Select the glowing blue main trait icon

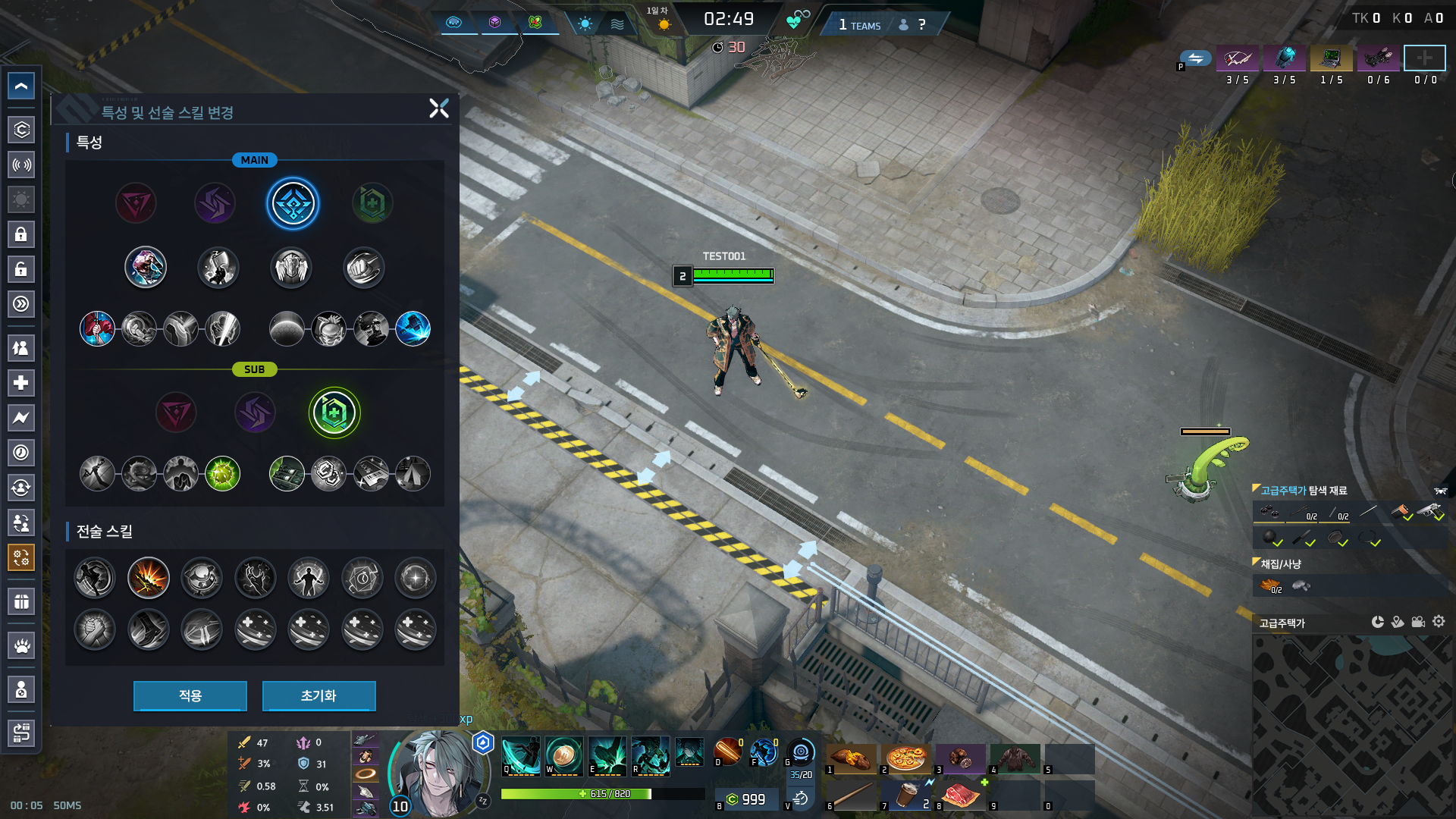[413, 328]
